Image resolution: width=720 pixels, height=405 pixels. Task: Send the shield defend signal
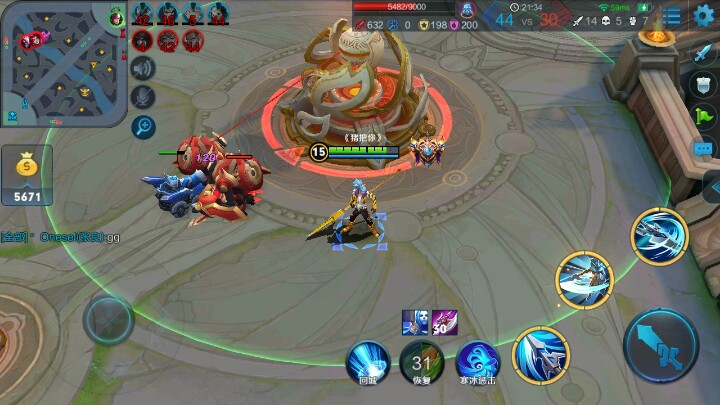point(703,87)
